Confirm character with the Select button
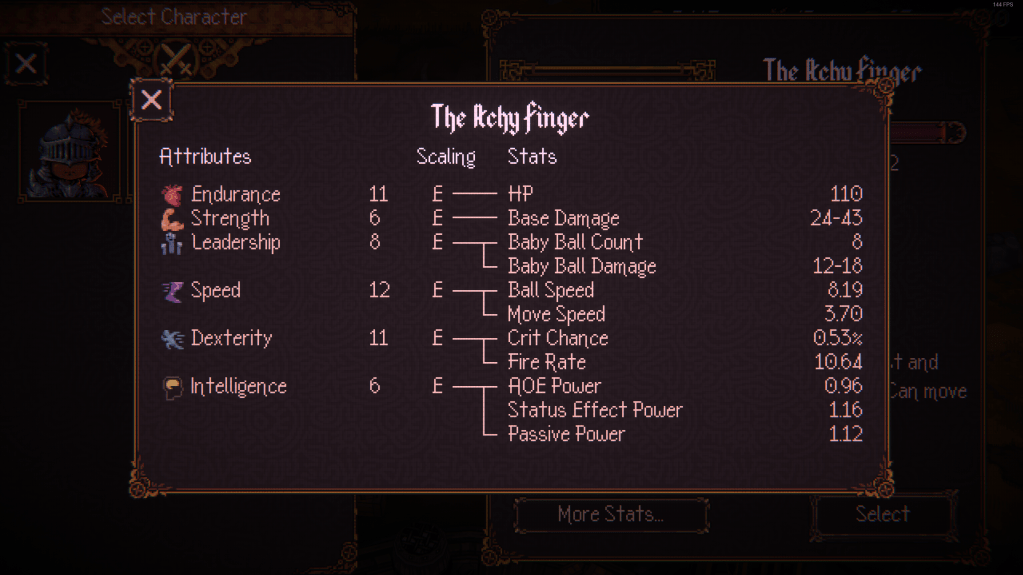 click(882, 514)
